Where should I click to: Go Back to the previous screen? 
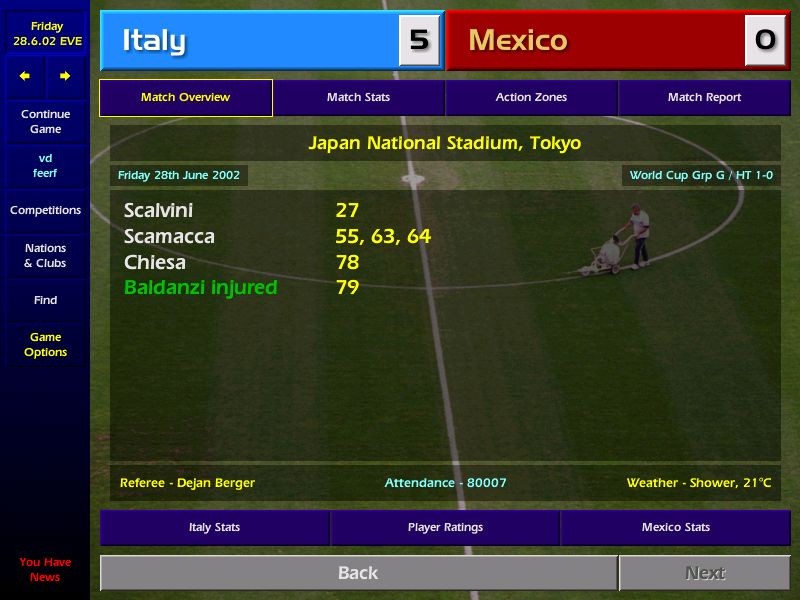[358, 573]
